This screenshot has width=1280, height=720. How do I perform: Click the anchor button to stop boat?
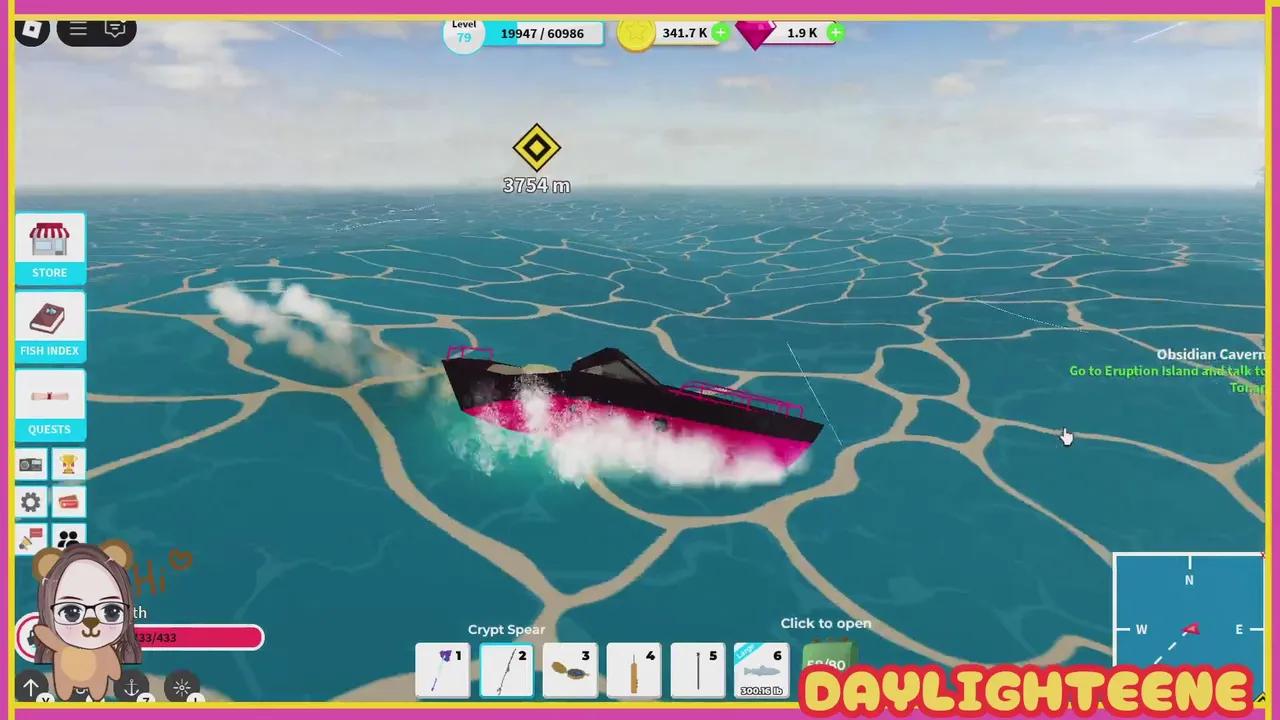[x=131, y=687]
